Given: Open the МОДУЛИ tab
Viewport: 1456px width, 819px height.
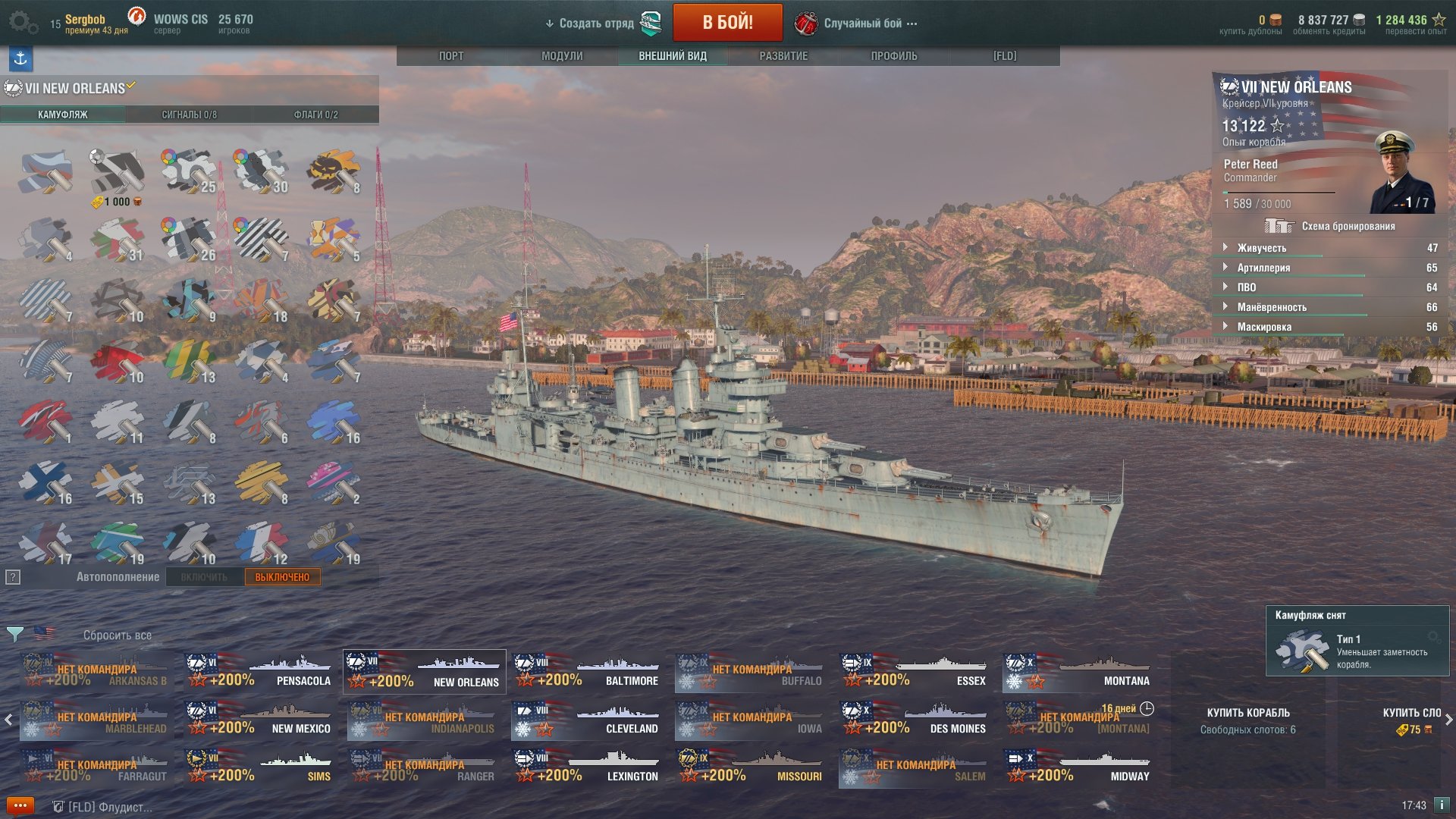Looking at the screenshot, I should pos(562,56).
